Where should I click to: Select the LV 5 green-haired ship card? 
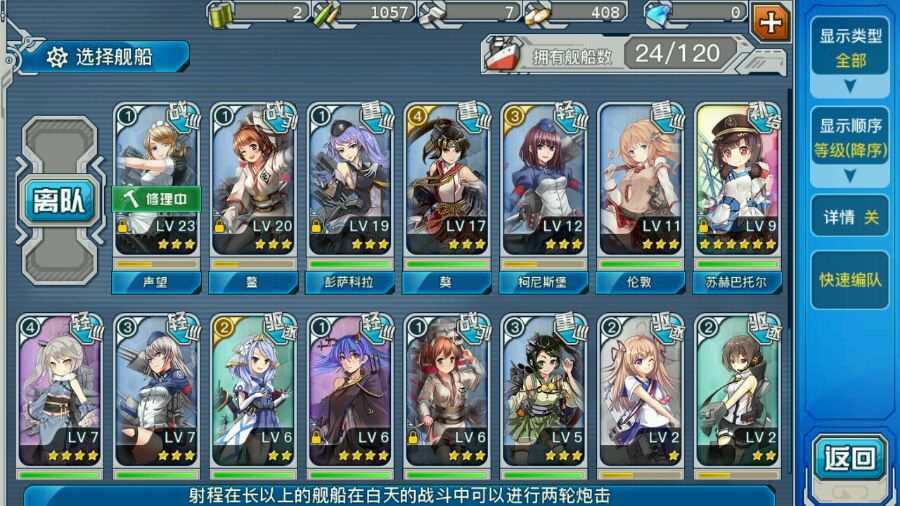[x=544, y=390]
